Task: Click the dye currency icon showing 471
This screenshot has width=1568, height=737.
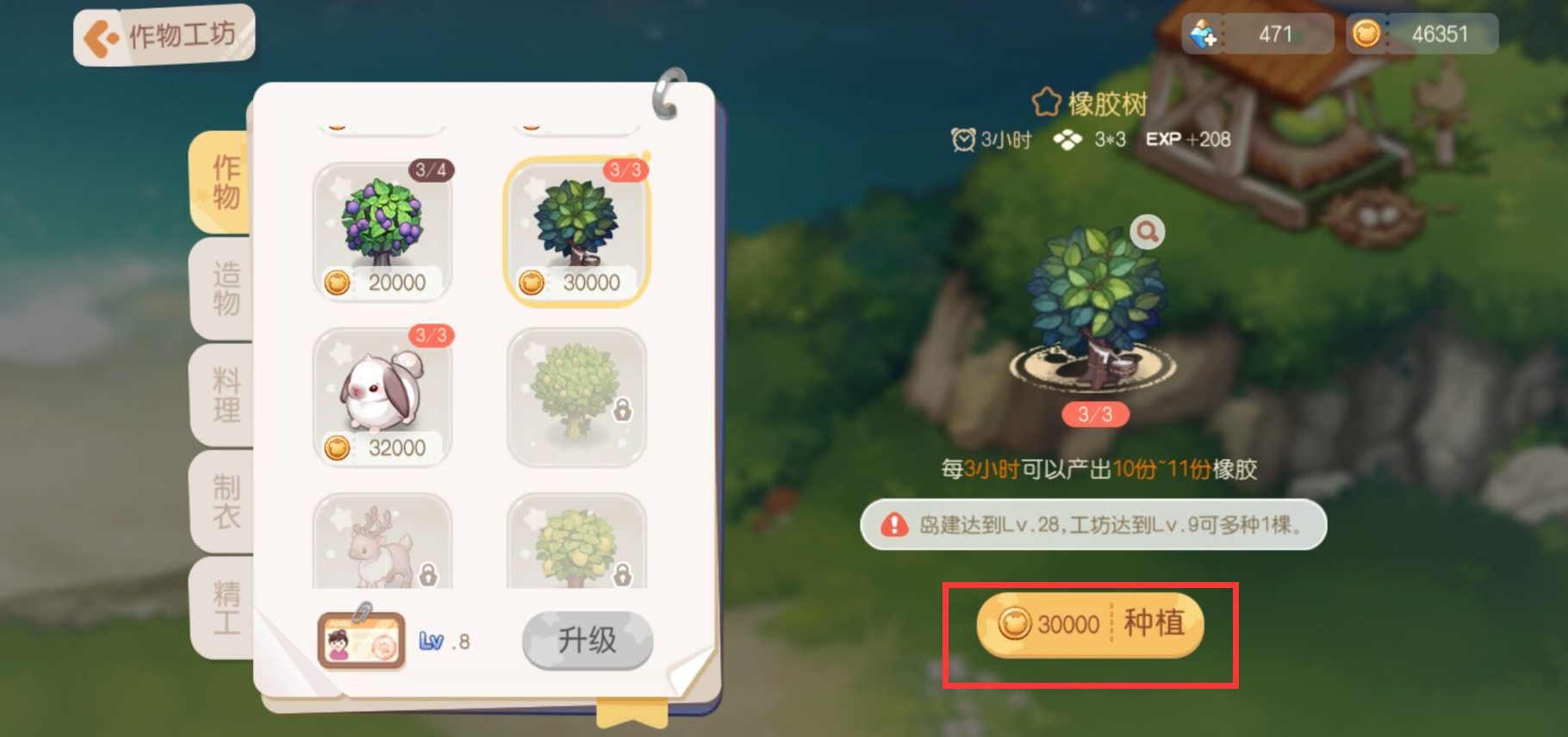Action: pos(1203,32)
